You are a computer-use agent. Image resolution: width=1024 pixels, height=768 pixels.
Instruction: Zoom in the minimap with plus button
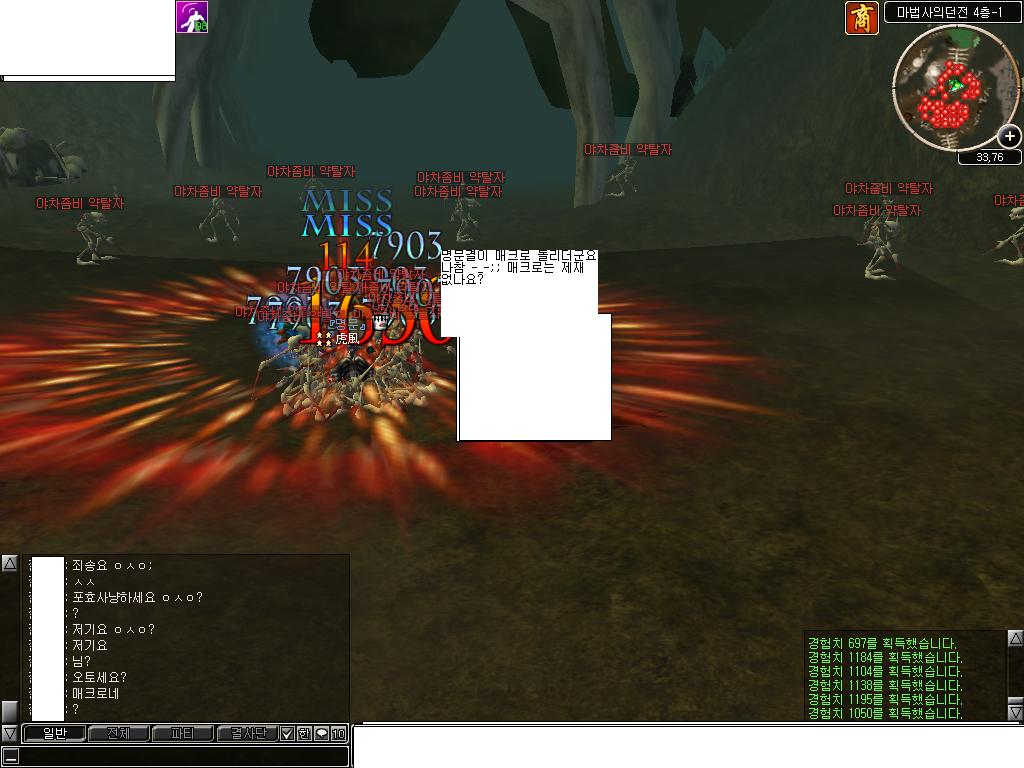pos(1010,137)
